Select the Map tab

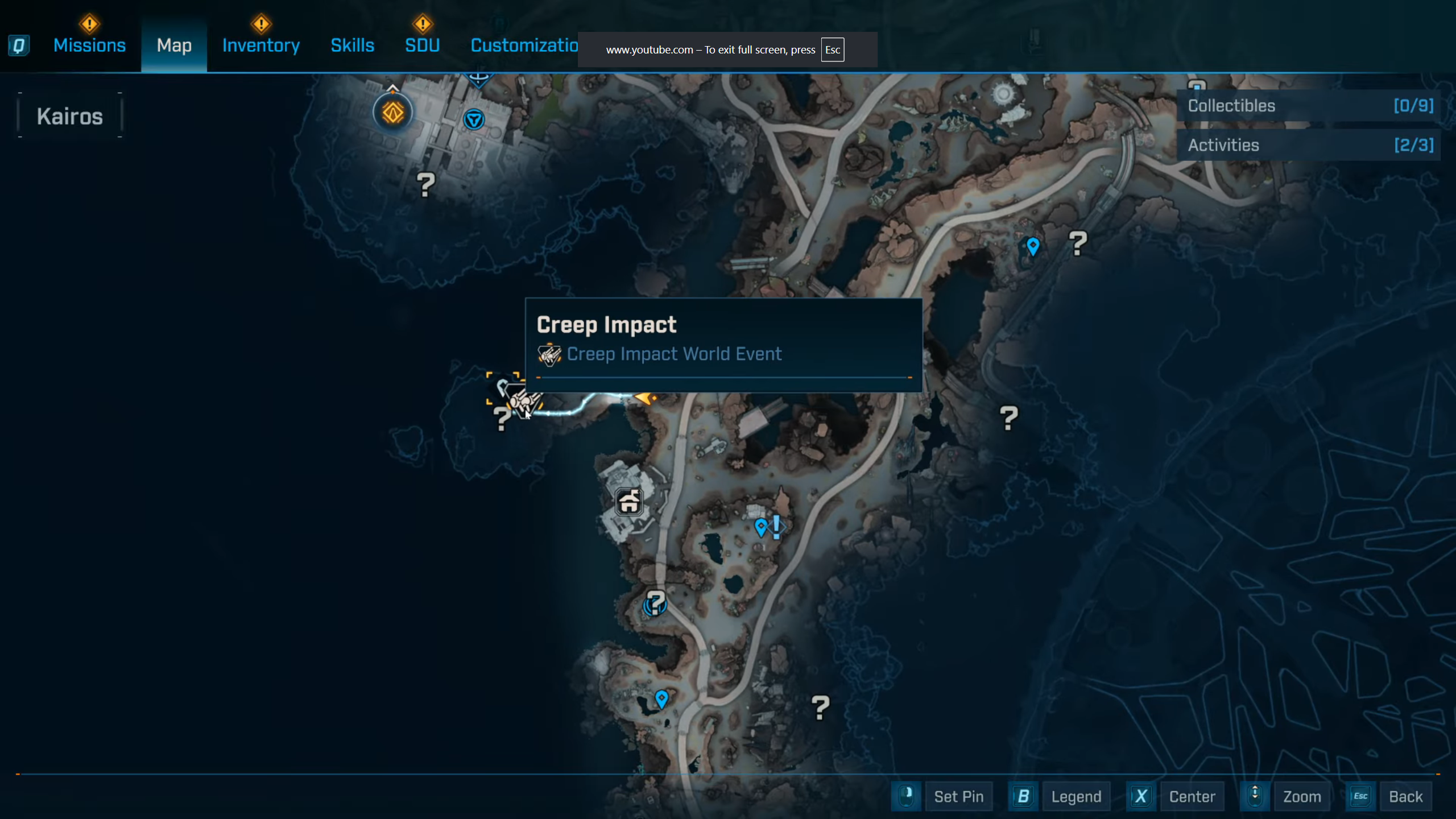(174, 45)
